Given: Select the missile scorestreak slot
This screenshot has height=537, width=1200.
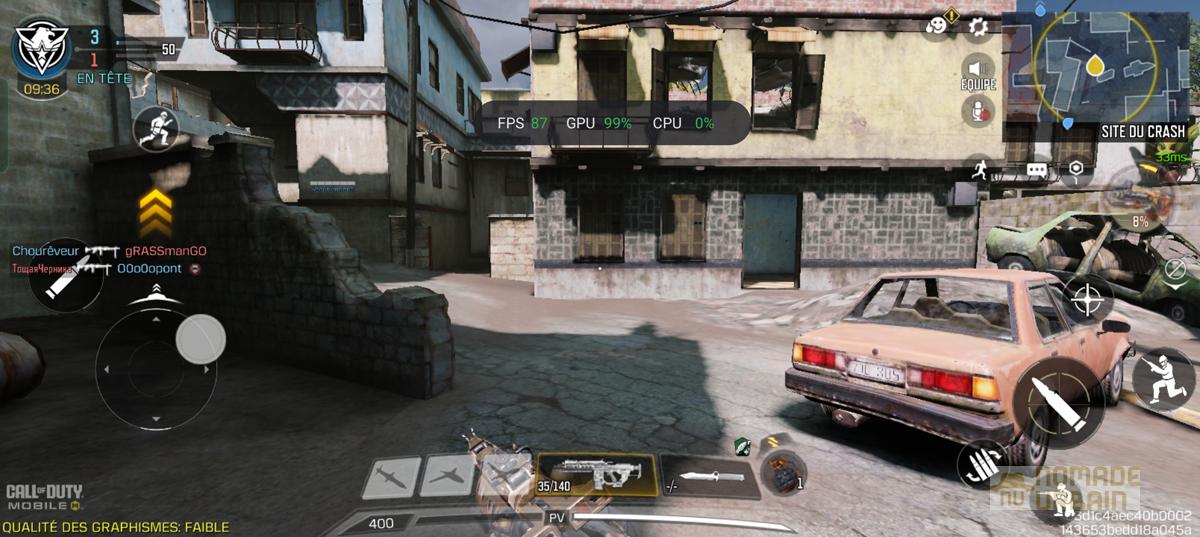Looking at the screenshot, I should pos(390,477).
